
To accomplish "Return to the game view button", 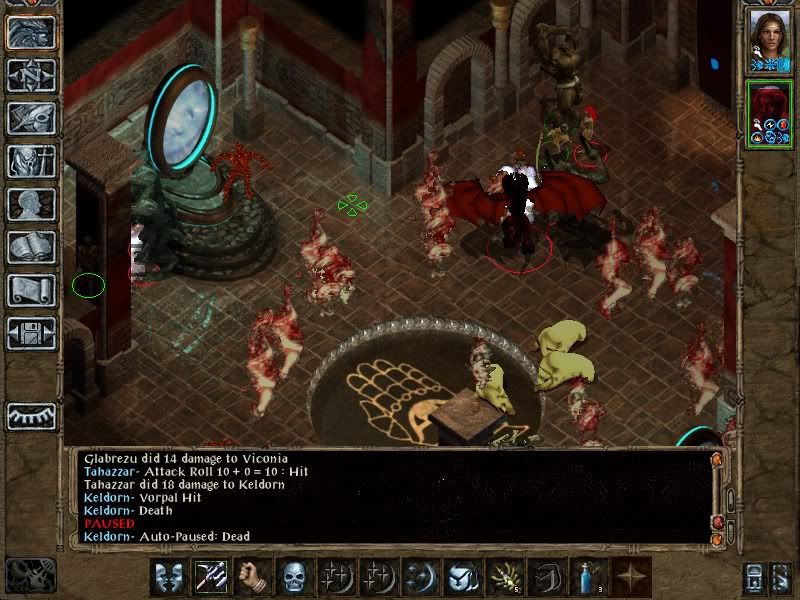I will [31, 32].
